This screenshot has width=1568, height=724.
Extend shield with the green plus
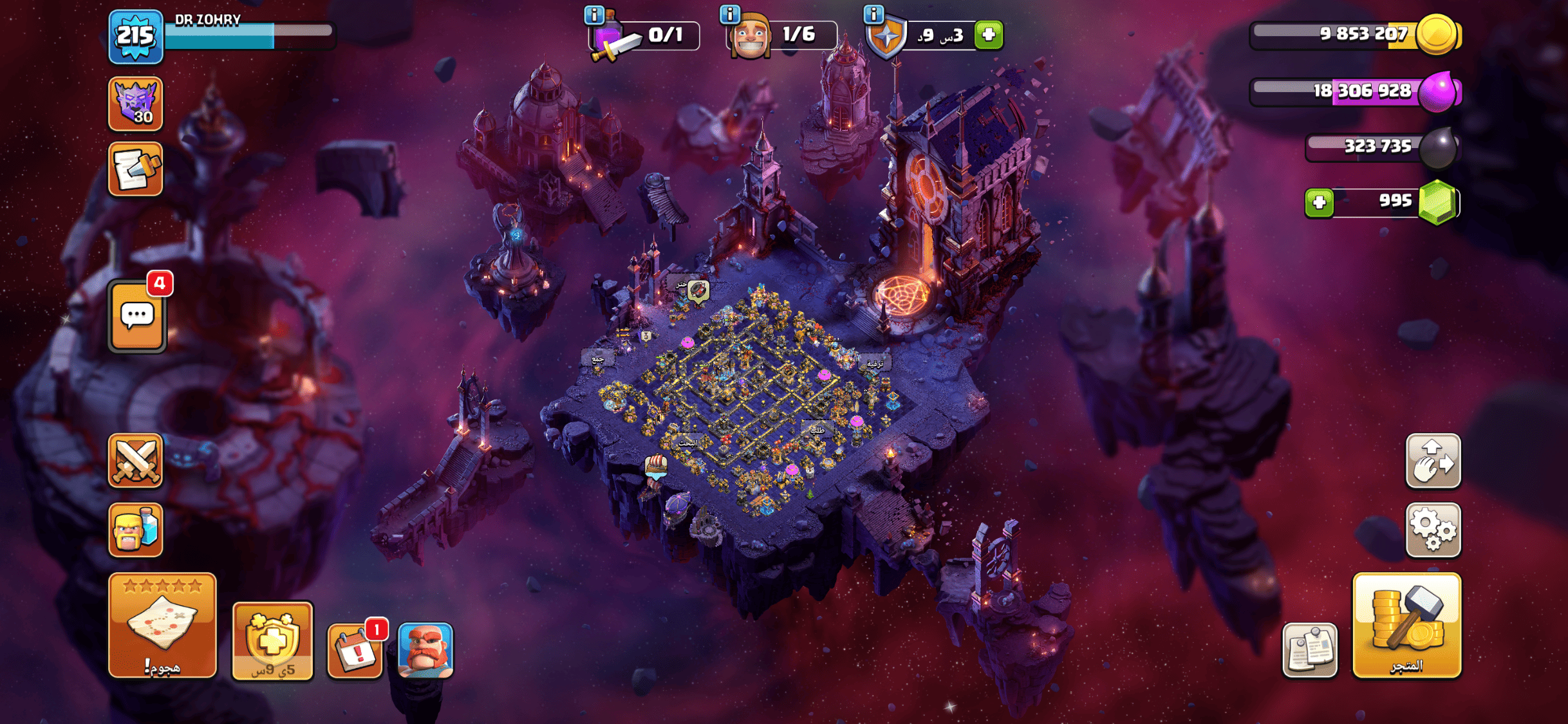[x=989, y=35]
